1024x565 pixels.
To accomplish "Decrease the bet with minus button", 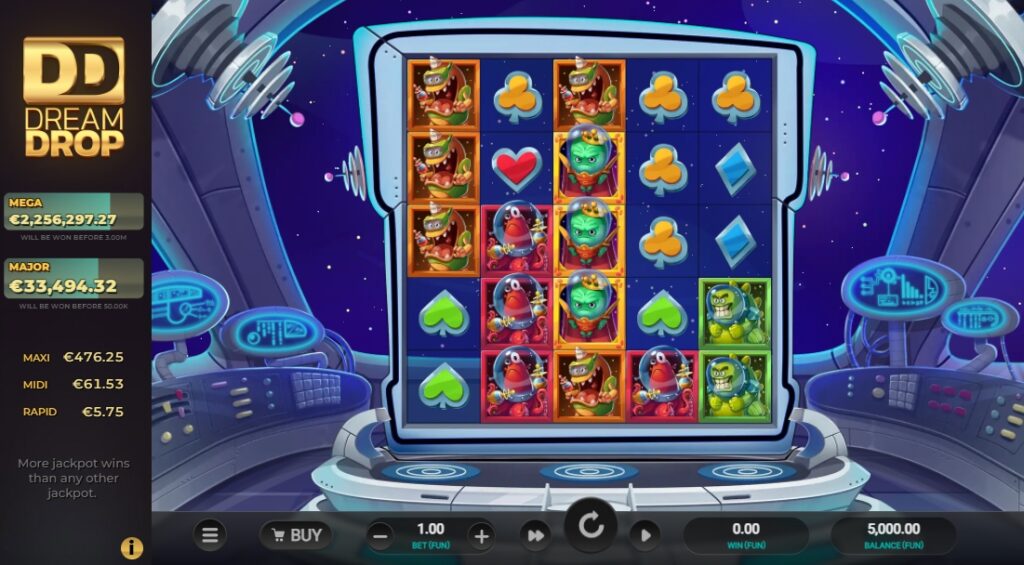I will pos(380,536).
